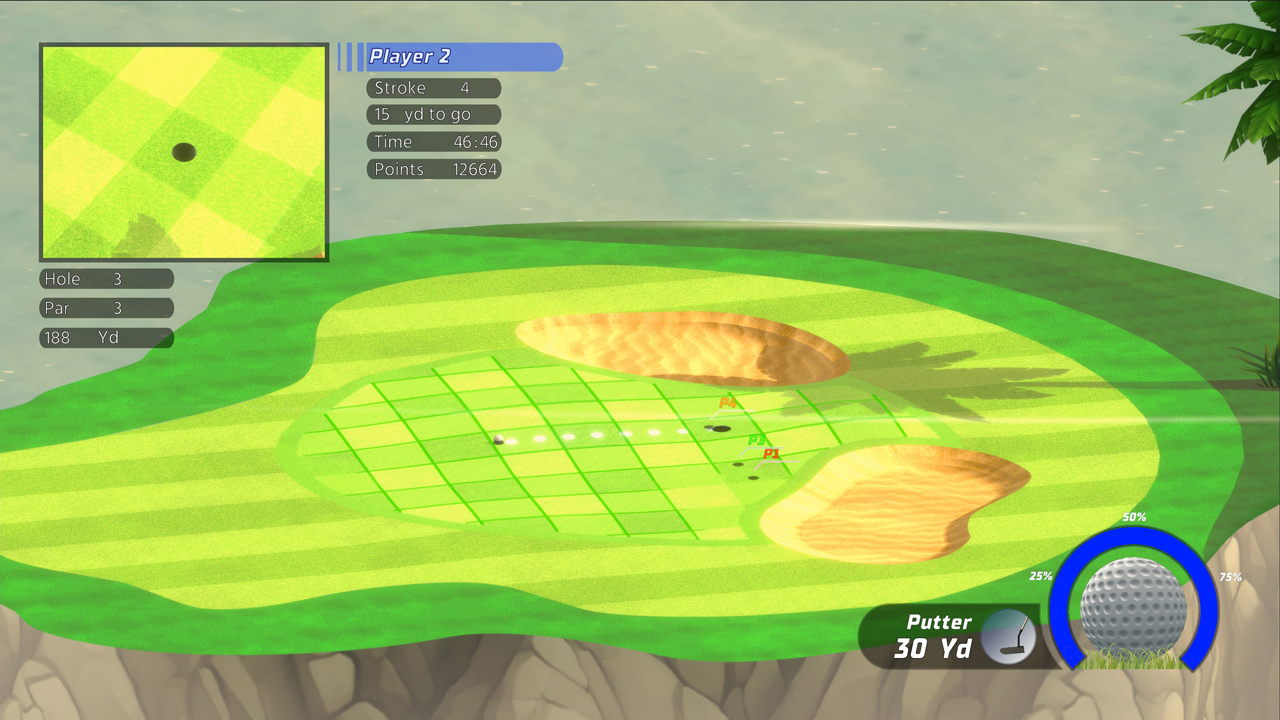
Task: Expand the 188 Yd distance panel
Action: pyautogui.click(x=105, y=338)
